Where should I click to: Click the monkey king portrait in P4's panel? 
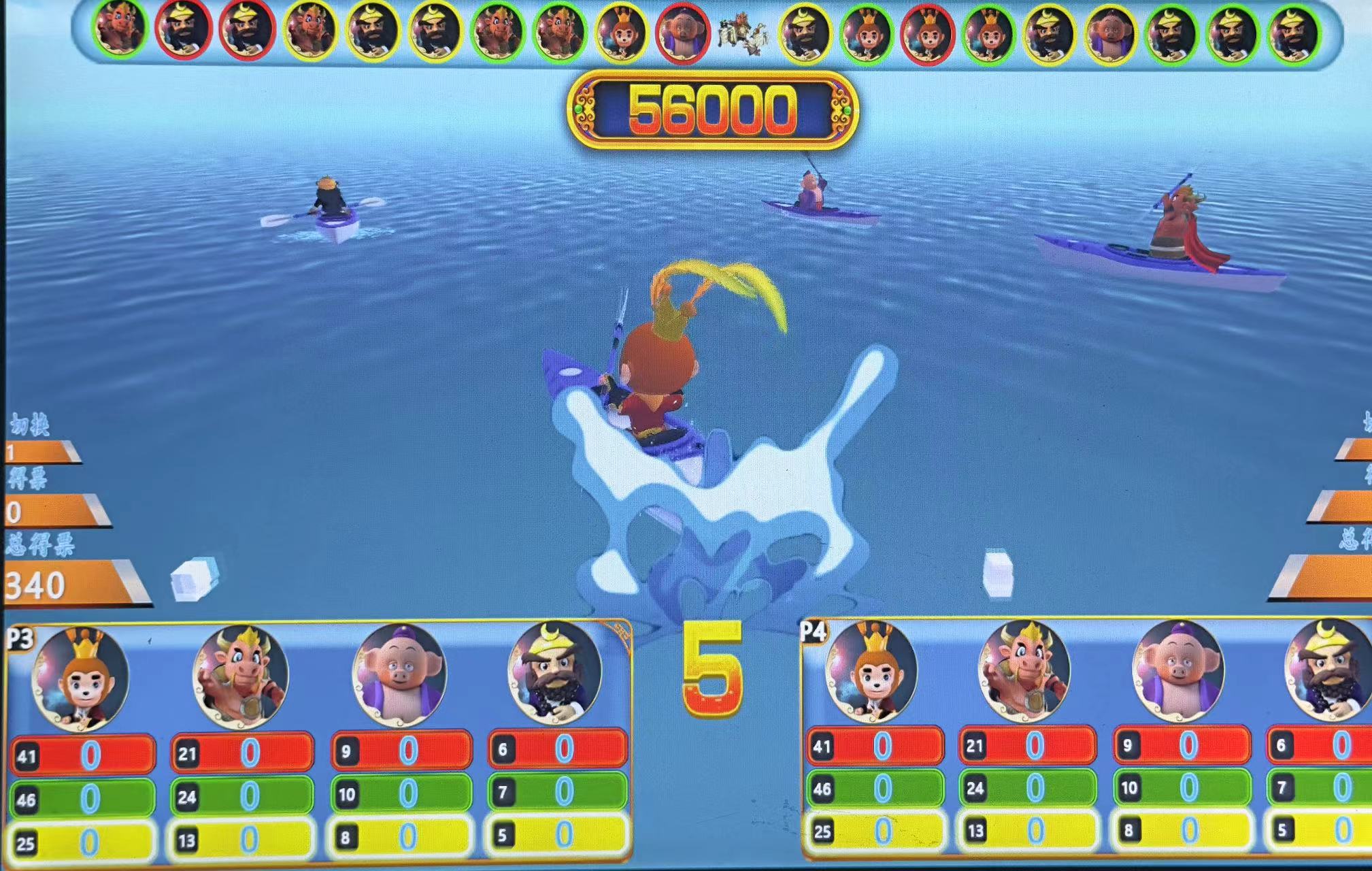click(x=871, y=672)
